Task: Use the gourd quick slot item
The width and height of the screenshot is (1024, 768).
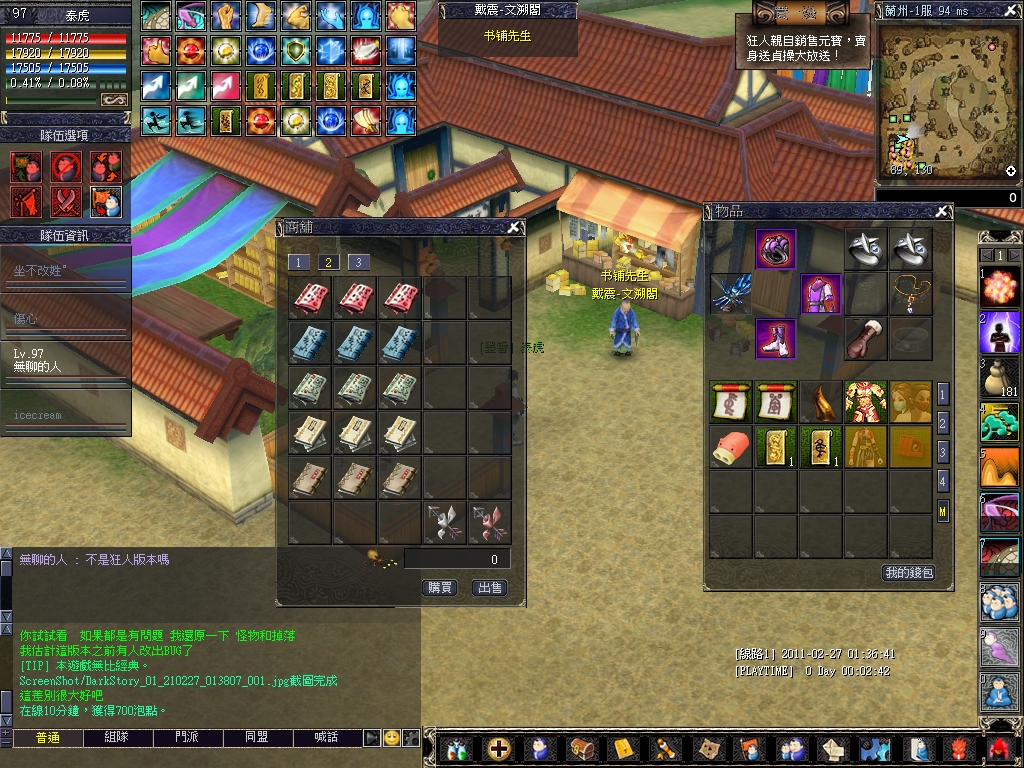Action: click(1000, 378)
